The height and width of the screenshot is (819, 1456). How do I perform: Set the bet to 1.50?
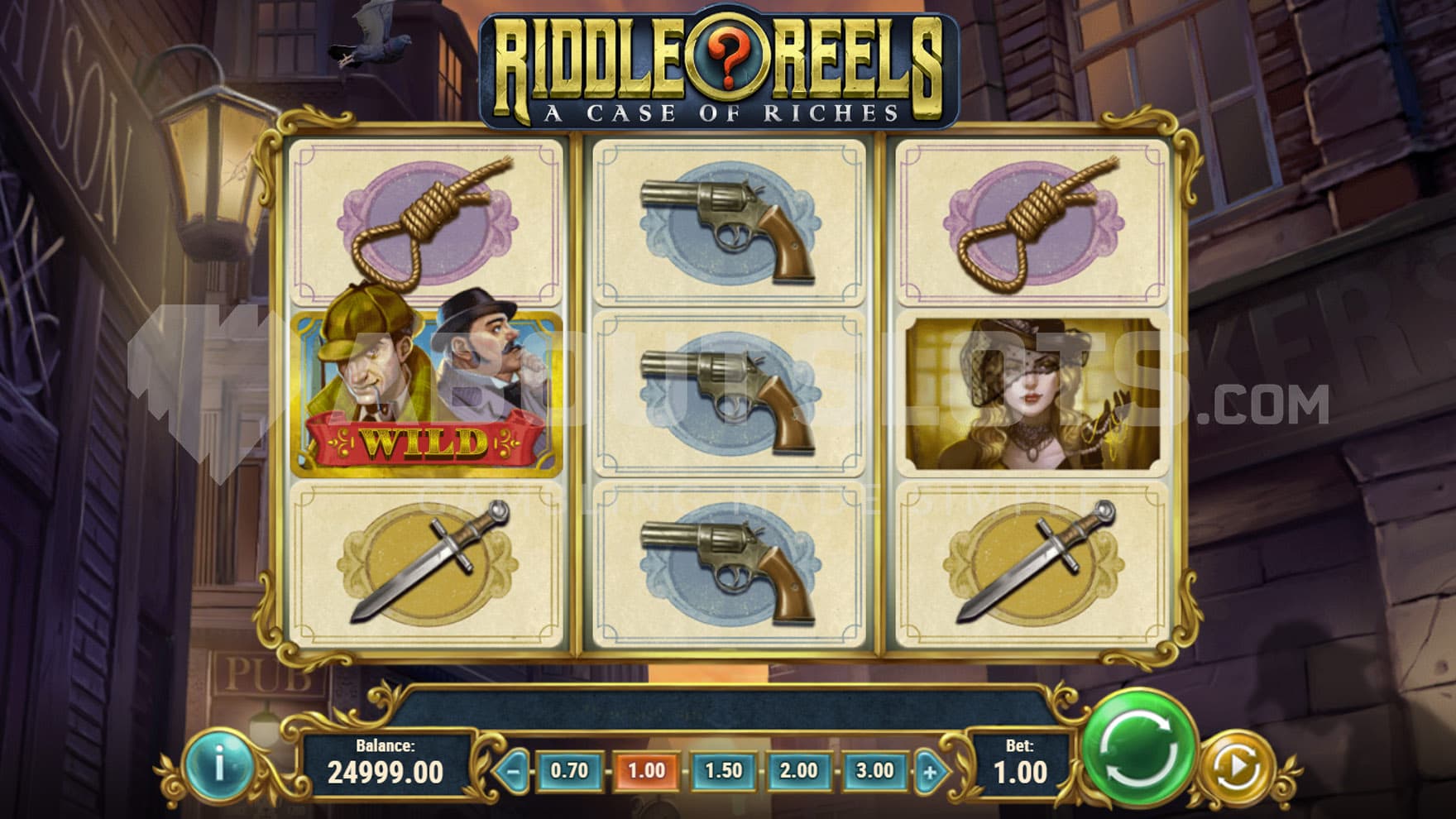723,771
